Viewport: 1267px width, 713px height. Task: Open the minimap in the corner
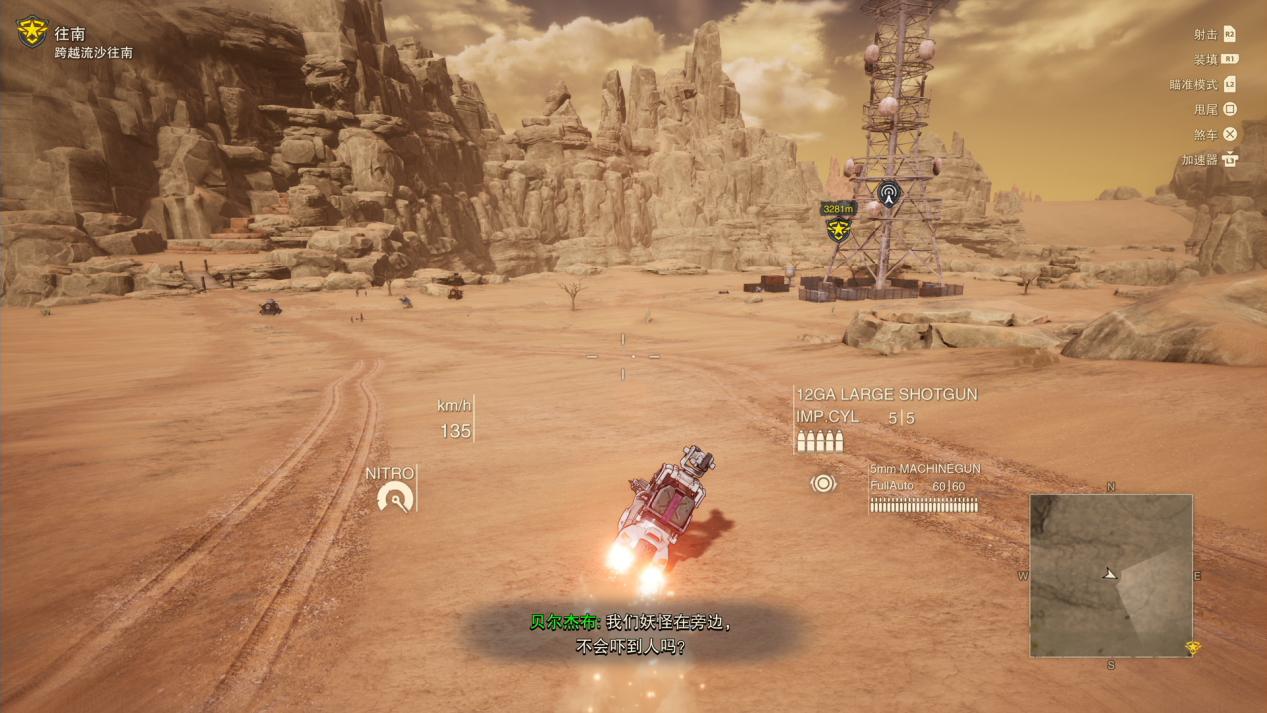click(x=1110, y=575)
